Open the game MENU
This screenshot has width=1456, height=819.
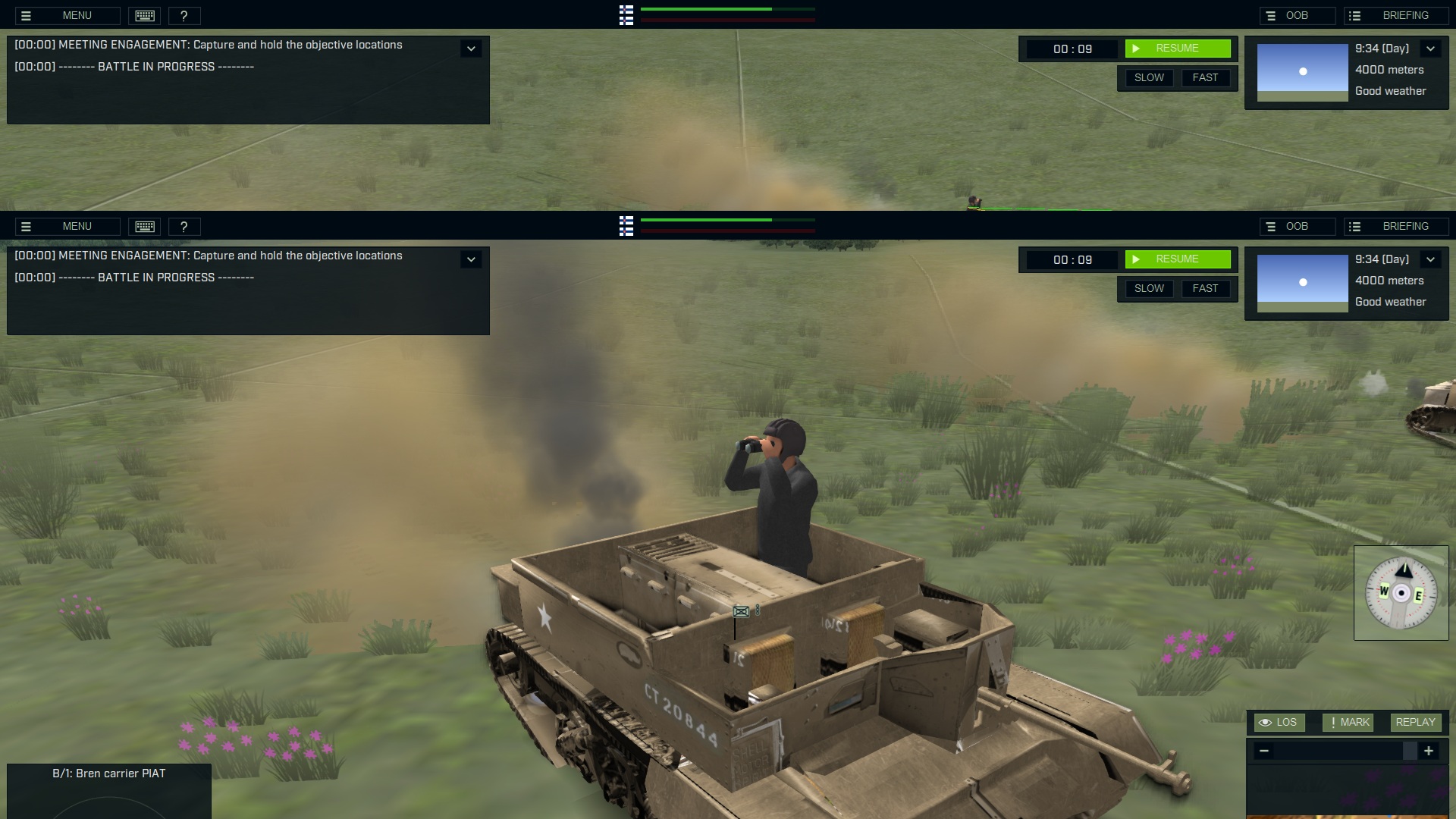click(x=77, y=15)
